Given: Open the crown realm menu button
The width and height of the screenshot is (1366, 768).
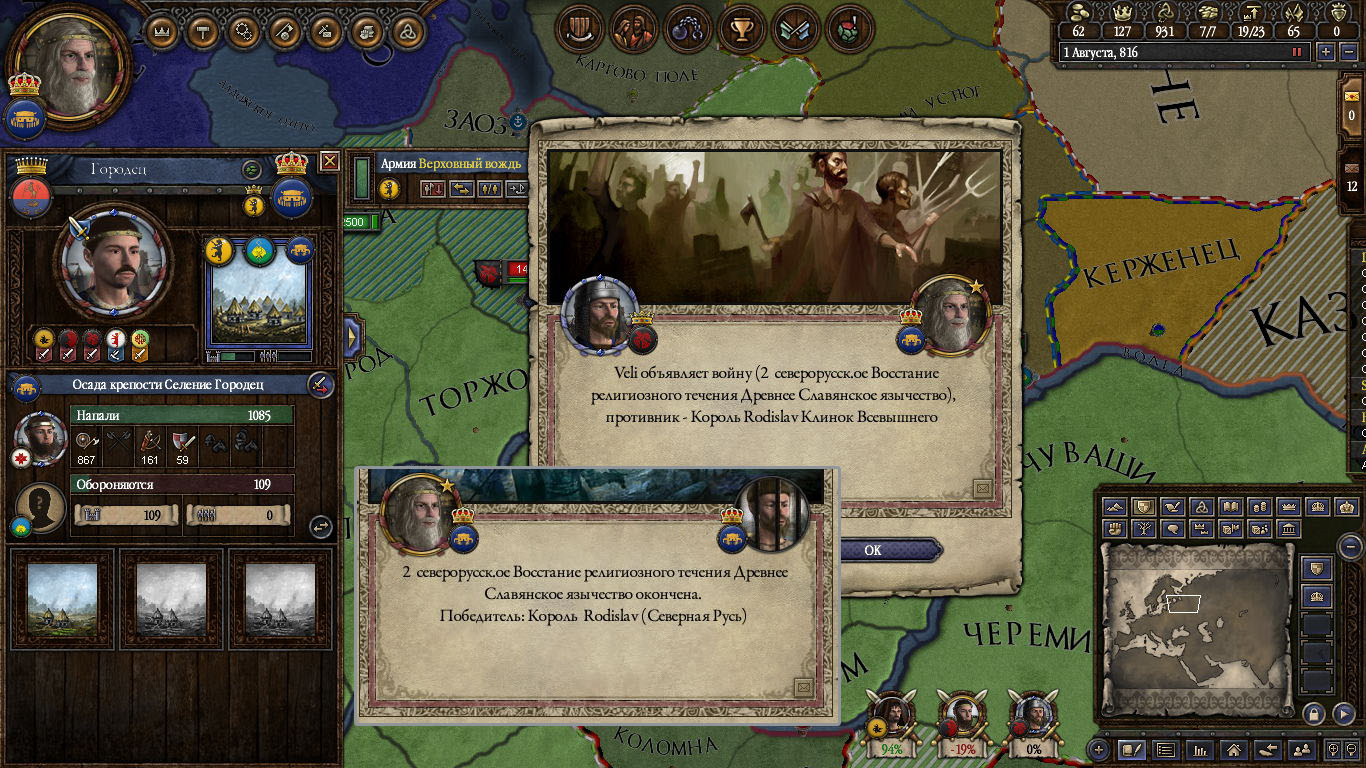Looking at the screenshot, I should (162, 31).
